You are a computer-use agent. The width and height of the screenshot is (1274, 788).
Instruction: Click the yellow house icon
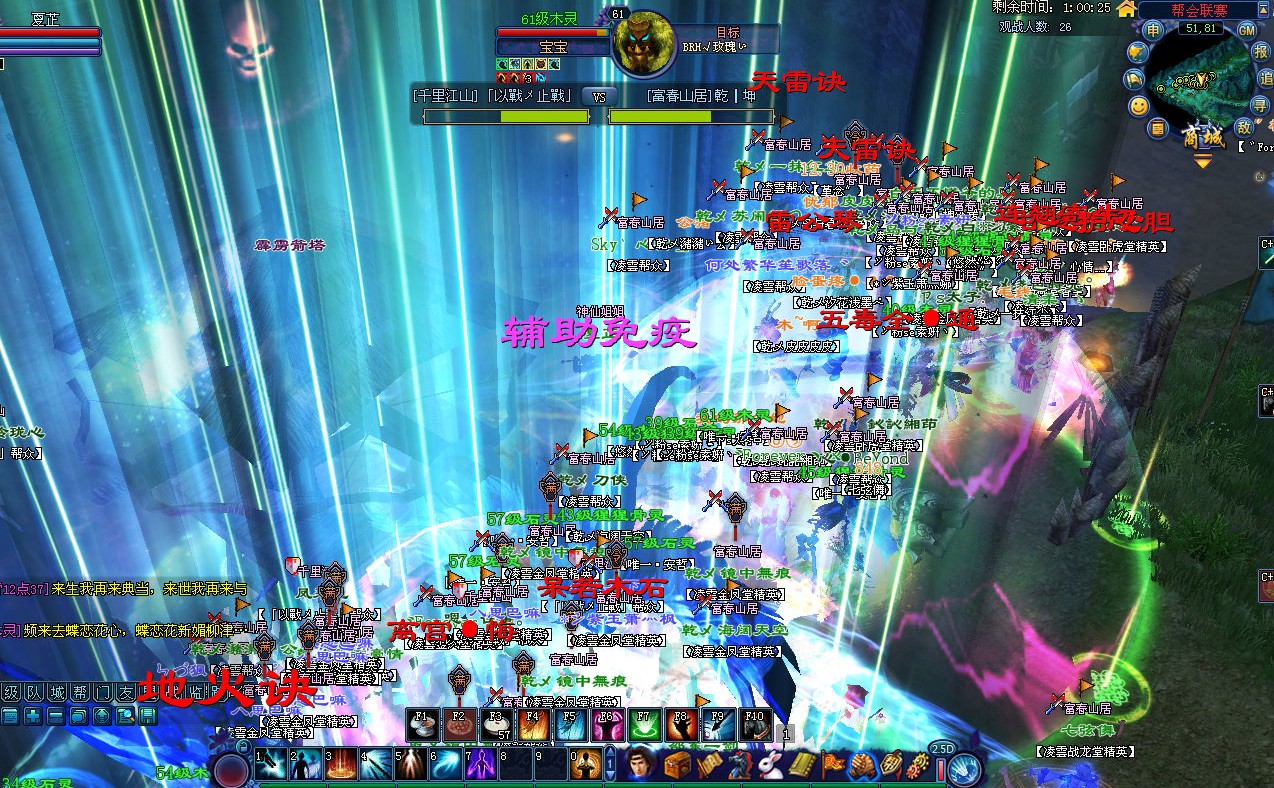[x=1126, y=9]
